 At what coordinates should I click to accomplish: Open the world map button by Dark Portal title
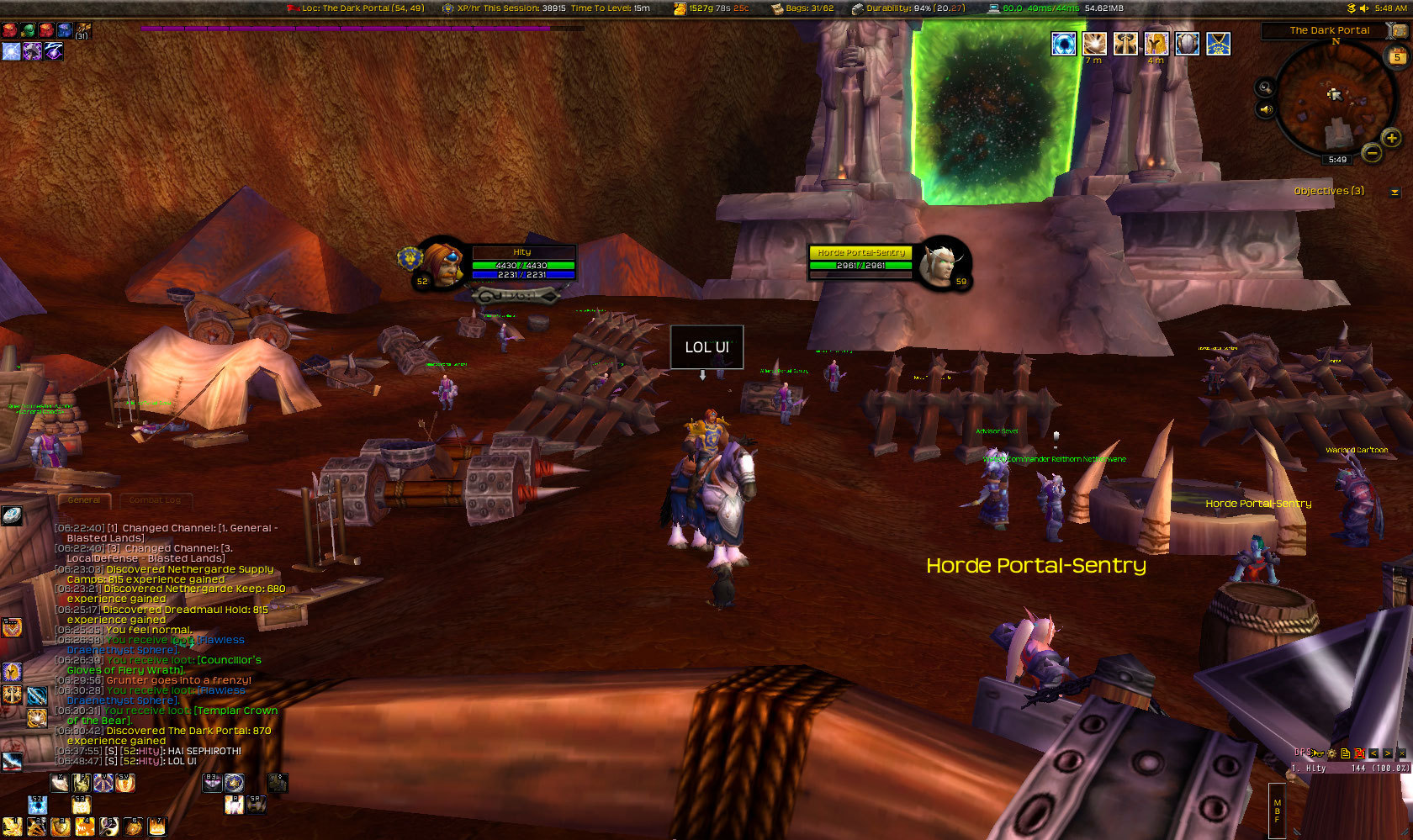pos(1396,30)
